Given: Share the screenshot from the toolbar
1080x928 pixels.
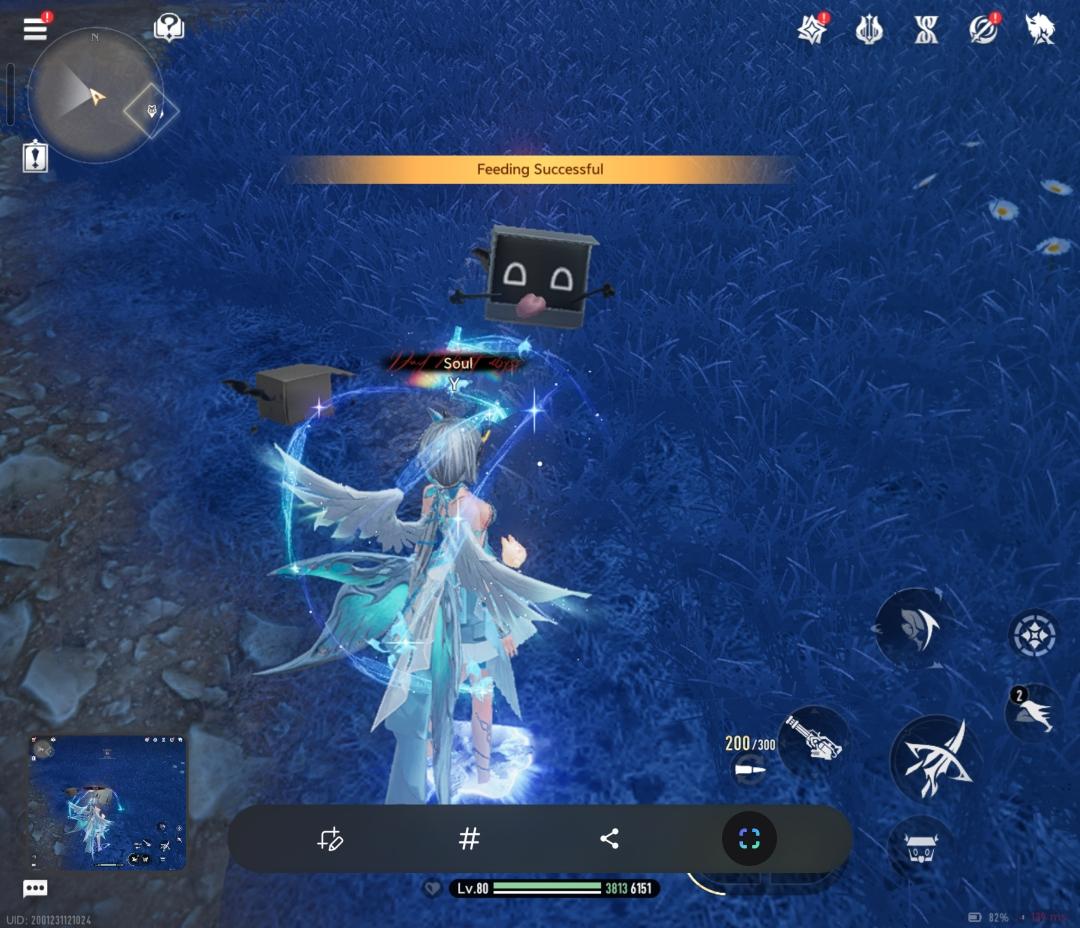Looking at the screenshot, I should pyautogui.click(x=609, y=839).
